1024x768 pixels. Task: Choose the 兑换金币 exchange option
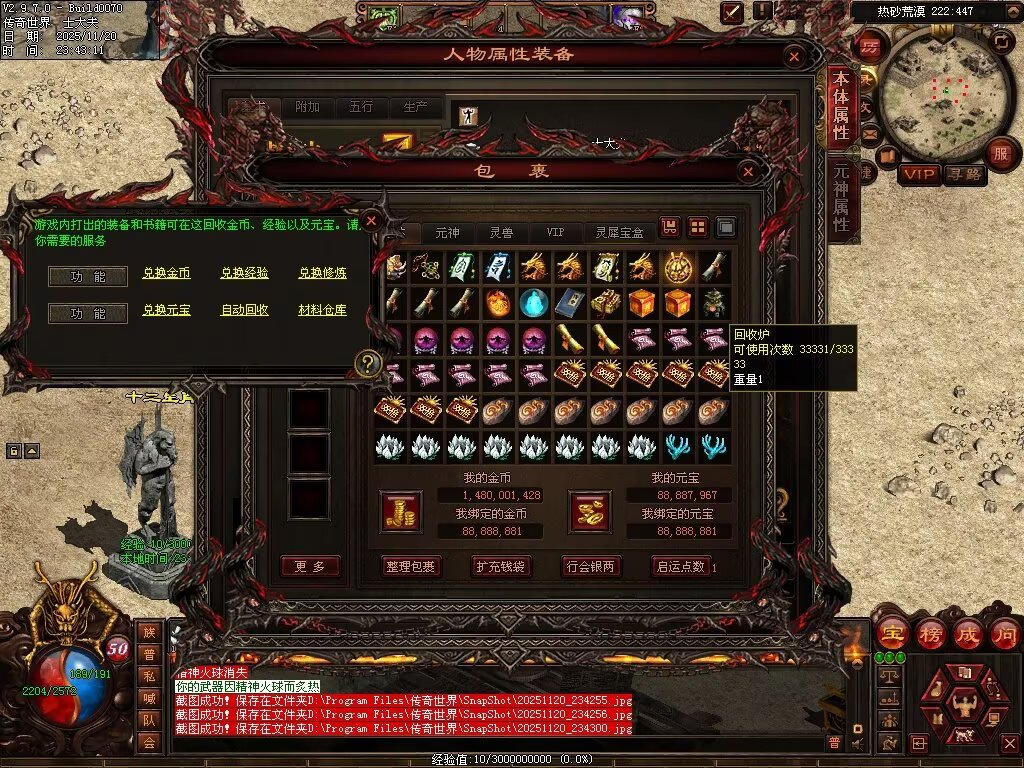click(166, 273)
